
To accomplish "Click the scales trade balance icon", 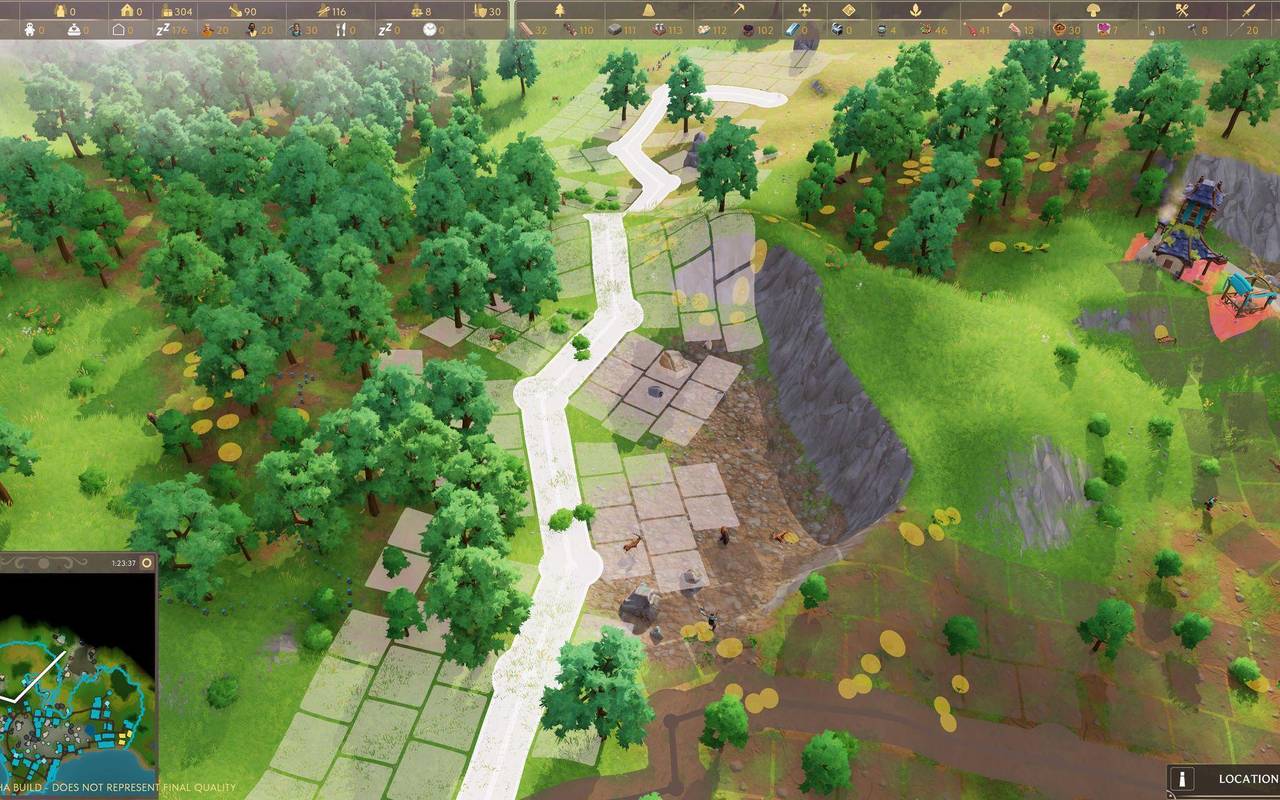I will click(x=415, y=9).
